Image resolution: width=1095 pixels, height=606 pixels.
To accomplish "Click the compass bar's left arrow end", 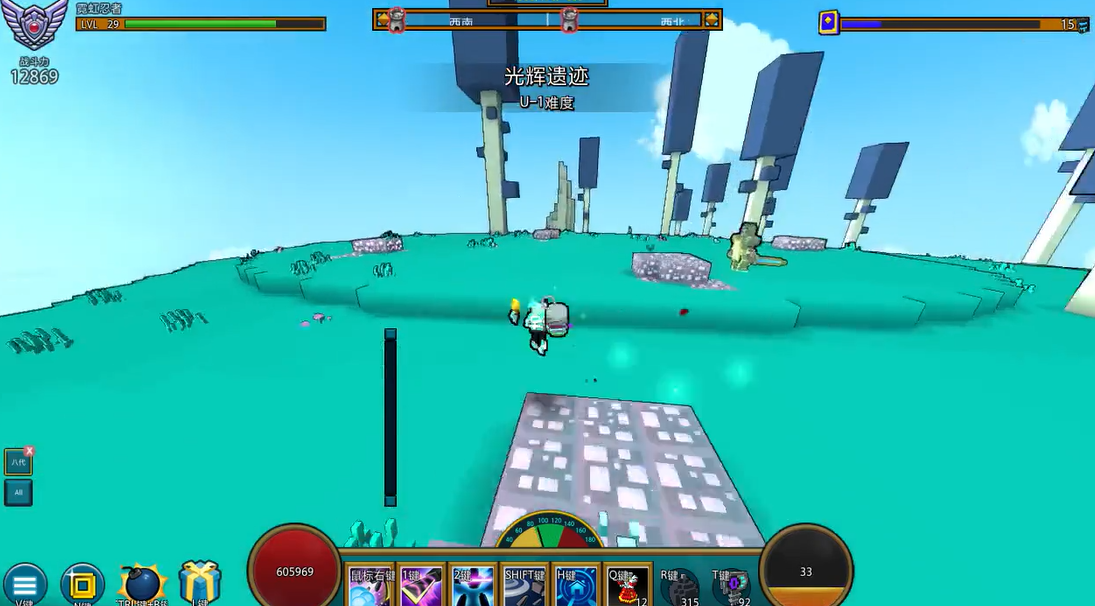I will (383, 19).
